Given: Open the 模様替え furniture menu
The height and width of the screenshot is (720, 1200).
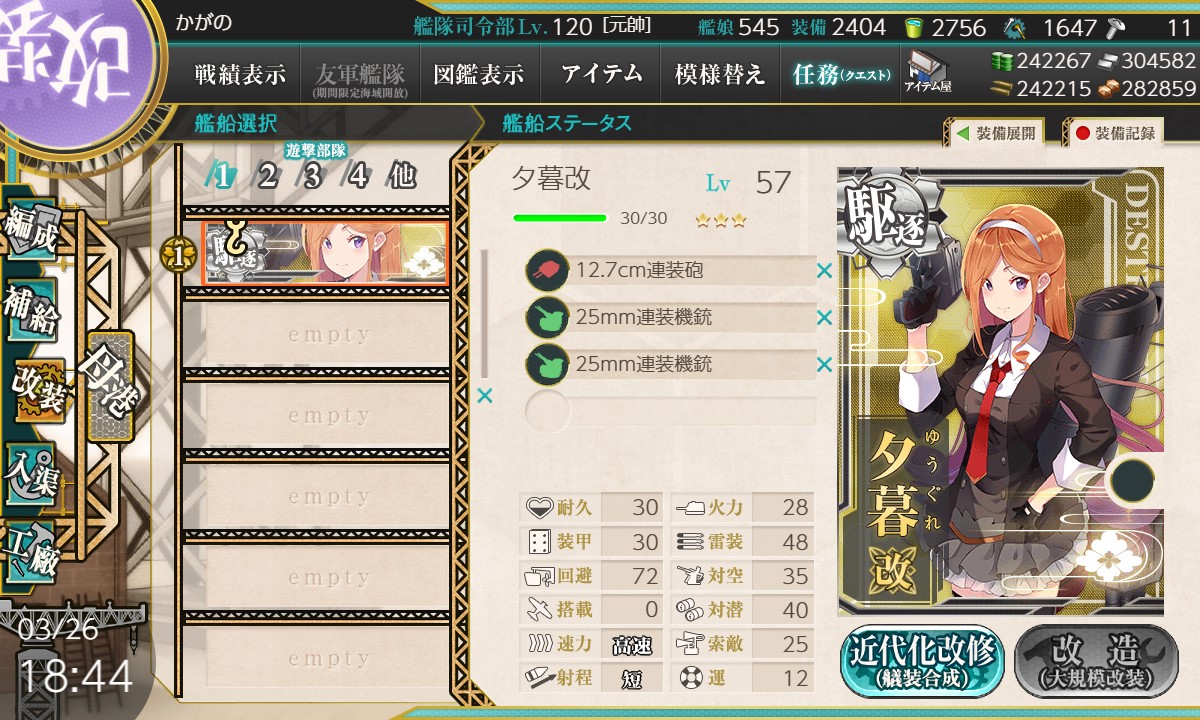Looking at the screenshot, I should pyautogui.click(x=719, y=74).
